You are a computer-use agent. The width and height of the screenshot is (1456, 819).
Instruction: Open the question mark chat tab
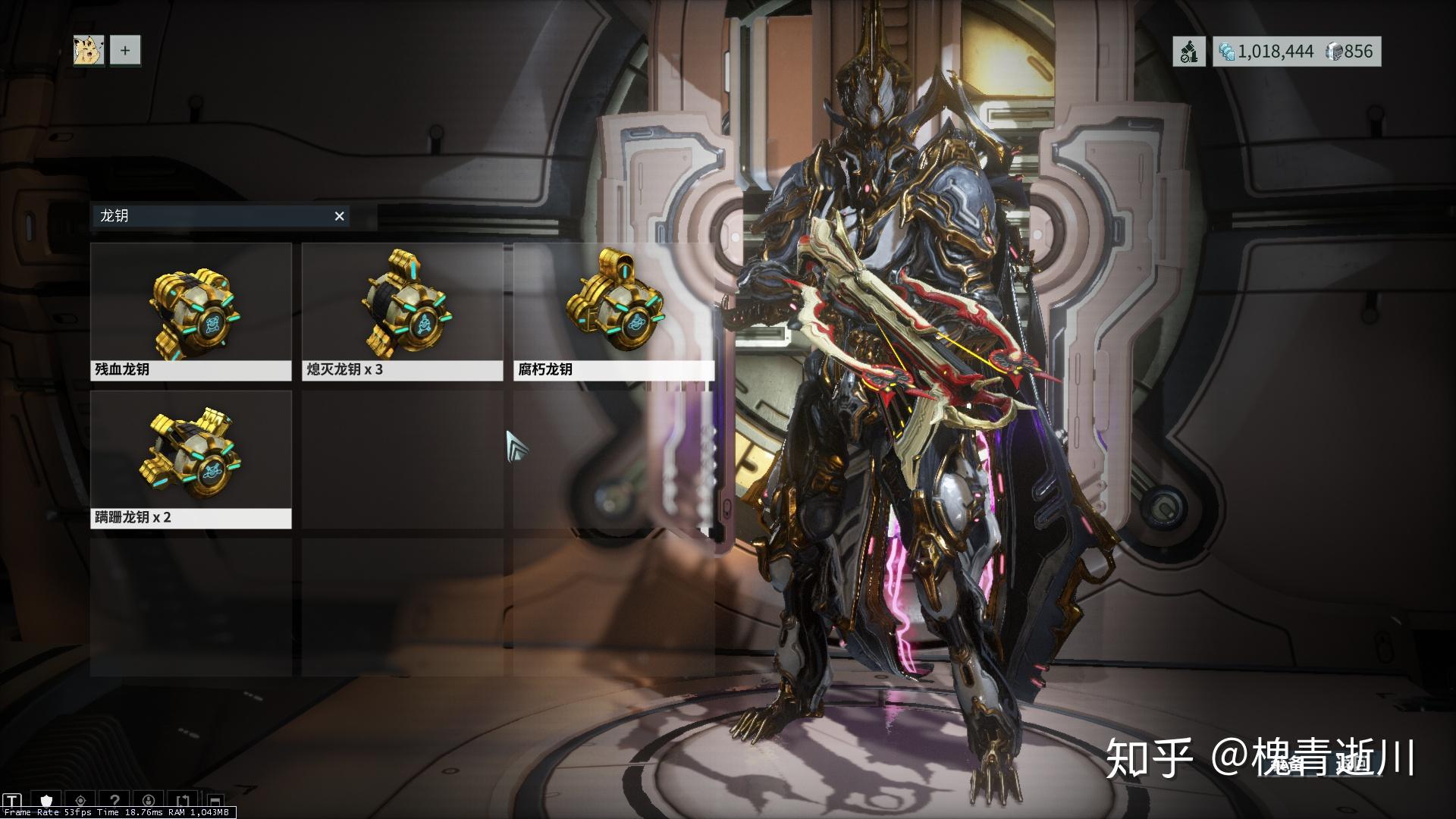click(115, 801)
